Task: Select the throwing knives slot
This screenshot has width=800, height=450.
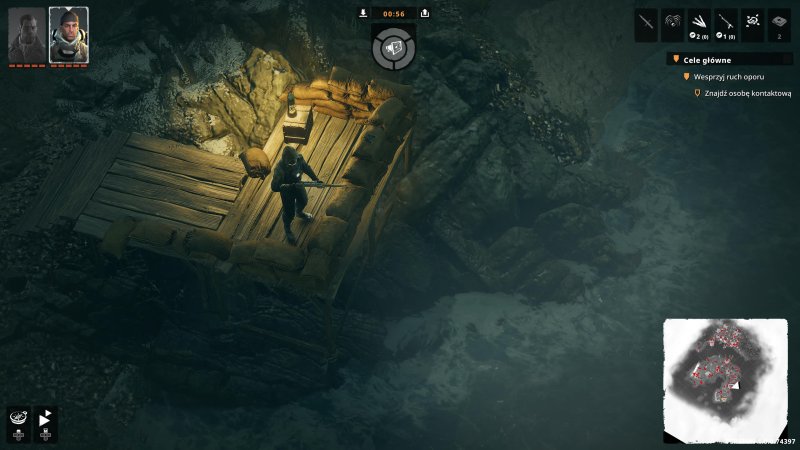Action: coord(700,21)
